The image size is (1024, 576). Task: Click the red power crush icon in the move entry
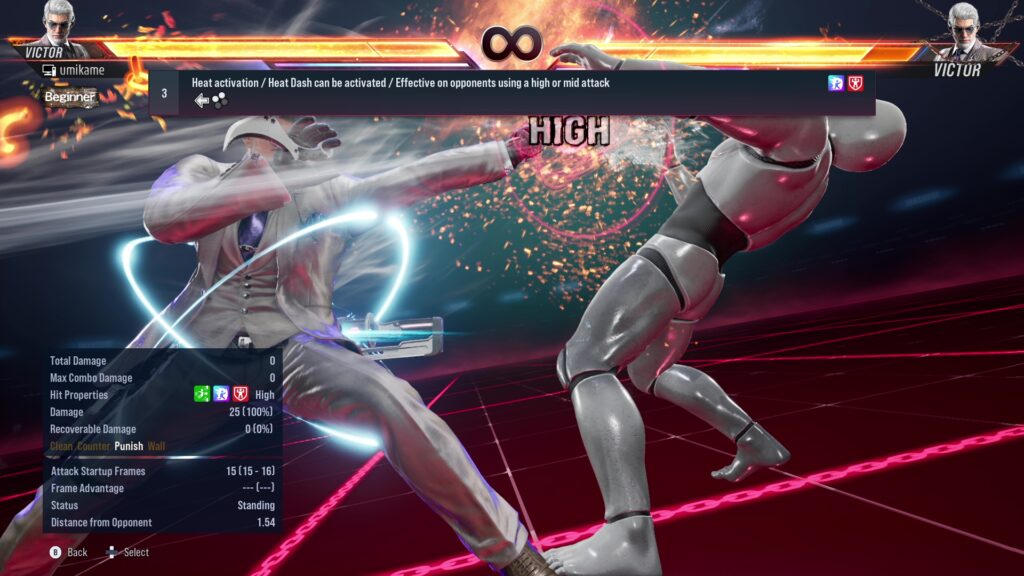855,84
